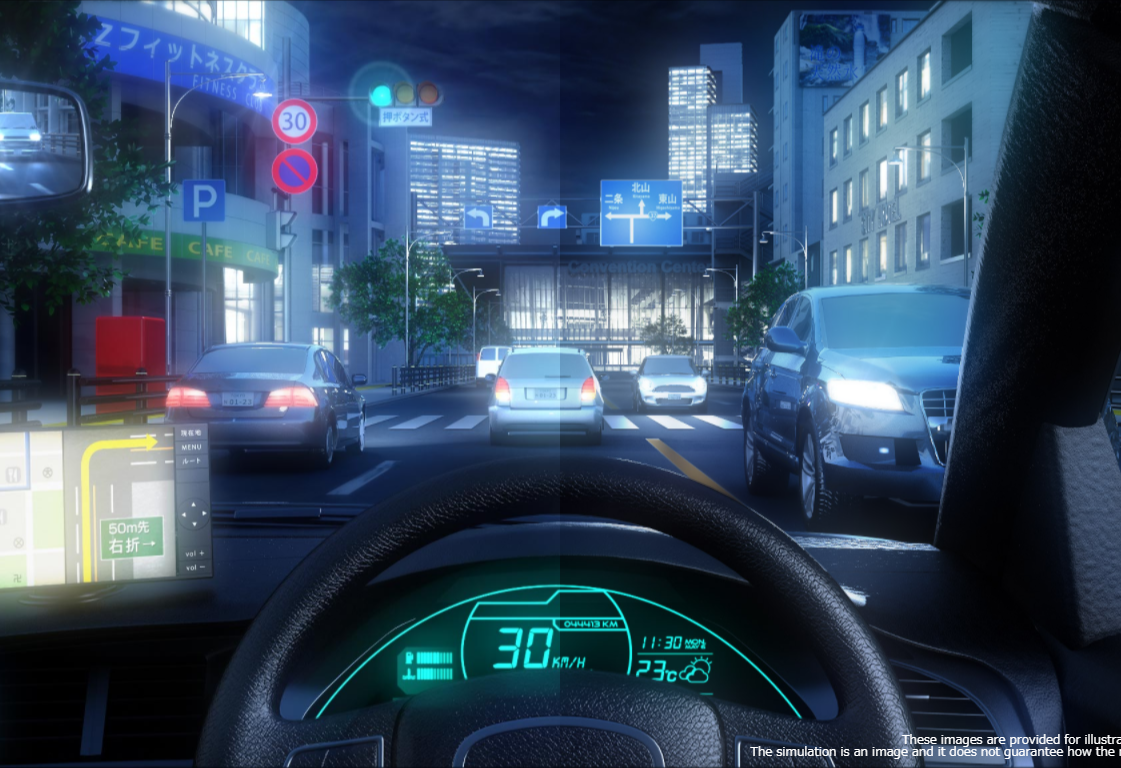The width and height of the screenshot is (1121, 768).
Task: Select the green 50m先 右折 turn sign
Action: click(131, 537)
